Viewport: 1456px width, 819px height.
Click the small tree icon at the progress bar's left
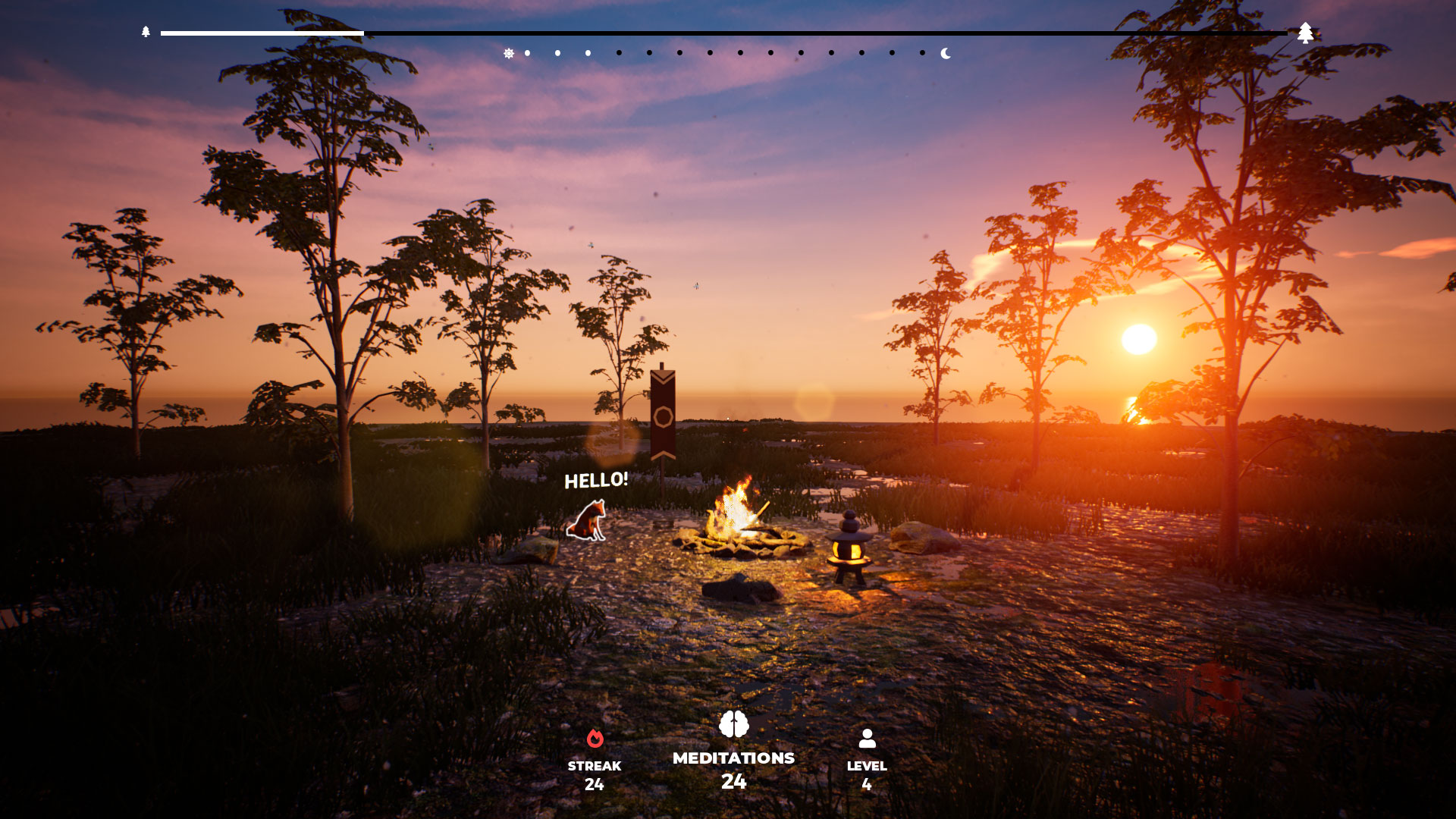(145, 33)
